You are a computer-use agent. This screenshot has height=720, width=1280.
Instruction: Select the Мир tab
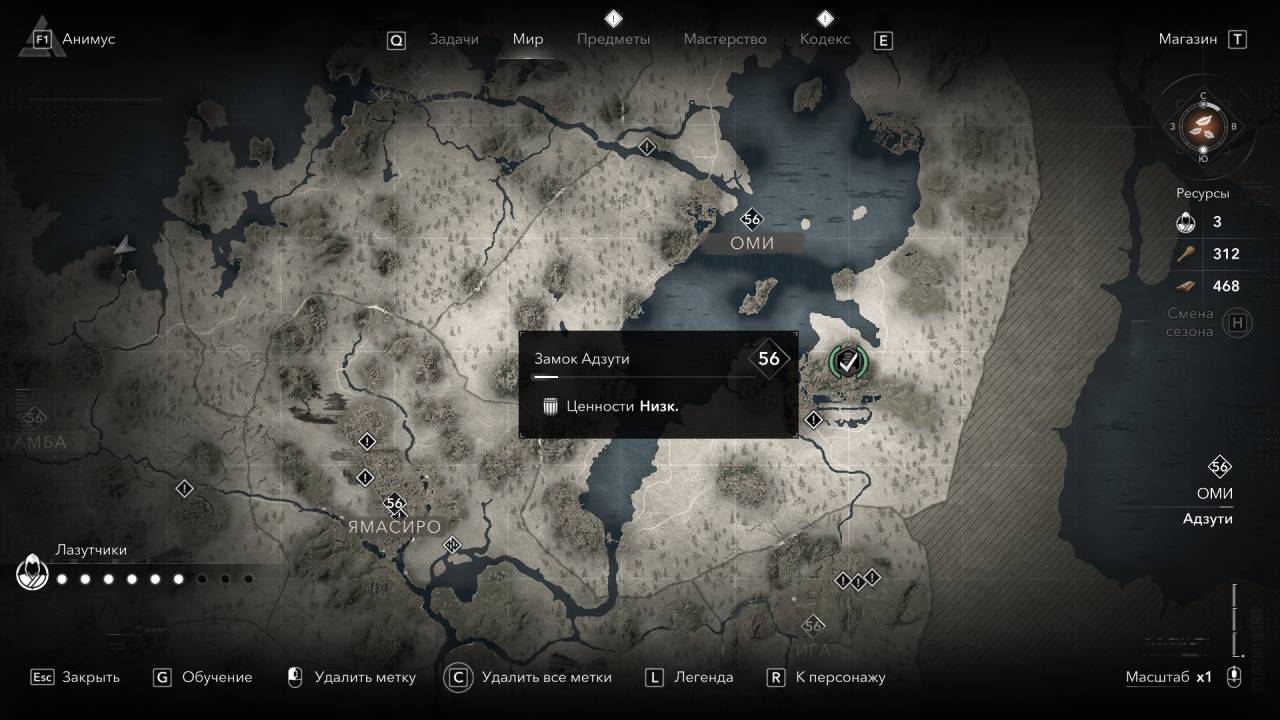(x=528, y=39)
